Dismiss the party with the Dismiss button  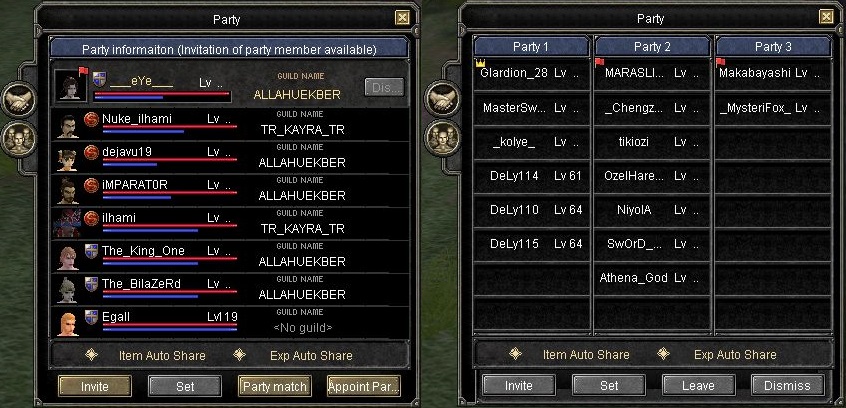click(788, 385)
